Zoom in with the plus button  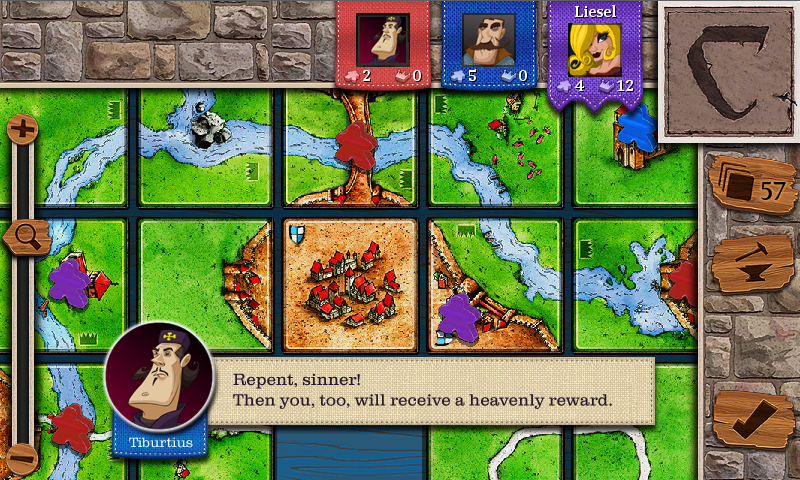click(x=22, y=128)
